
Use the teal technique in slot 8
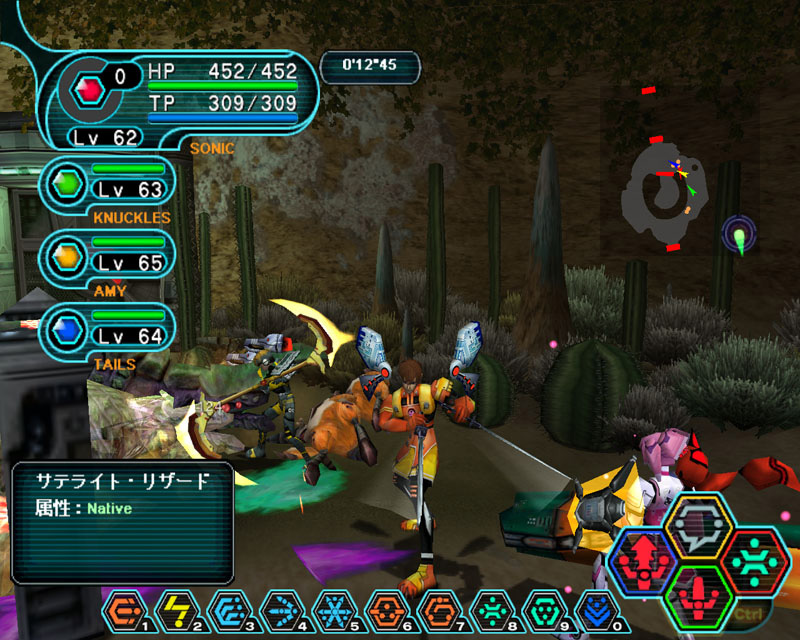(x=488, y=609)
